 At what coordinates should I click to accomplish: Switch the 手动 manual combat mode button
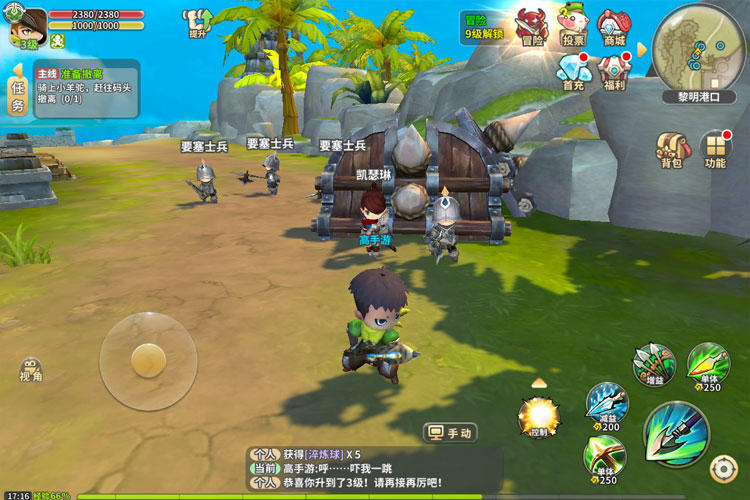pyautogui.click(x=451, y=433)
